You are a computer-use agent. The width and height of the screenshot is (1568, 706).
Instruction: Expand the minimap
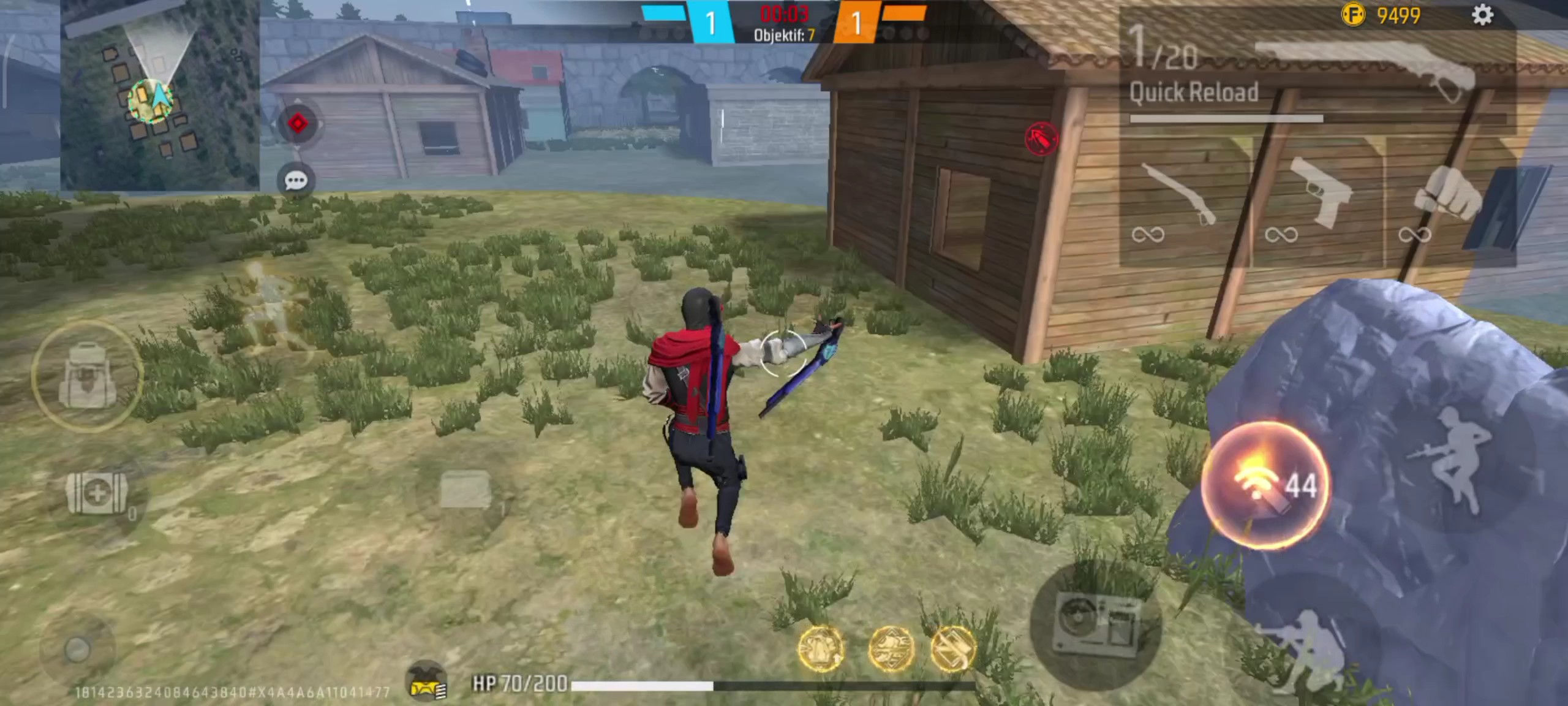pos(159,95)
